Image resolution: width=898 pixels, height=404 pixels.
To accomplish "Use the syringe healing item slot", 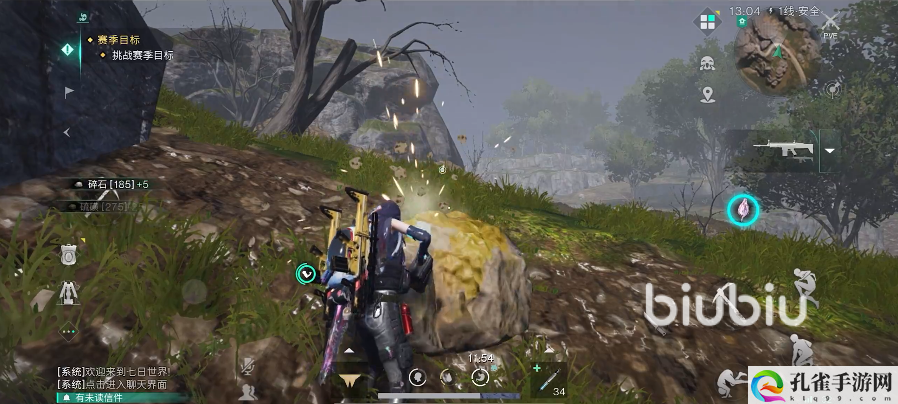I will [545, 377].
